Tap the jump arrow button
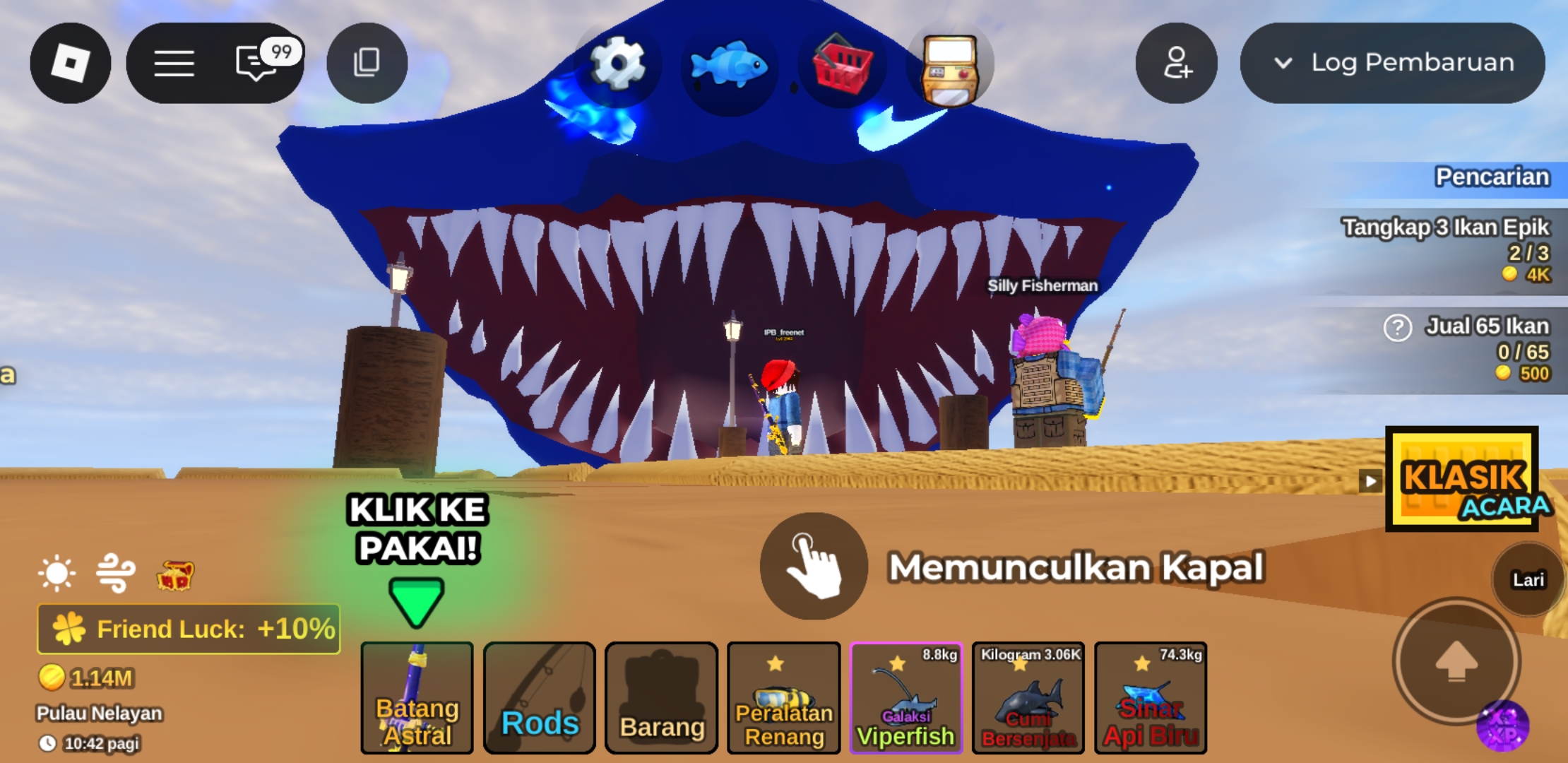This screenshot has height=763, width=1568. [1456, 661]
